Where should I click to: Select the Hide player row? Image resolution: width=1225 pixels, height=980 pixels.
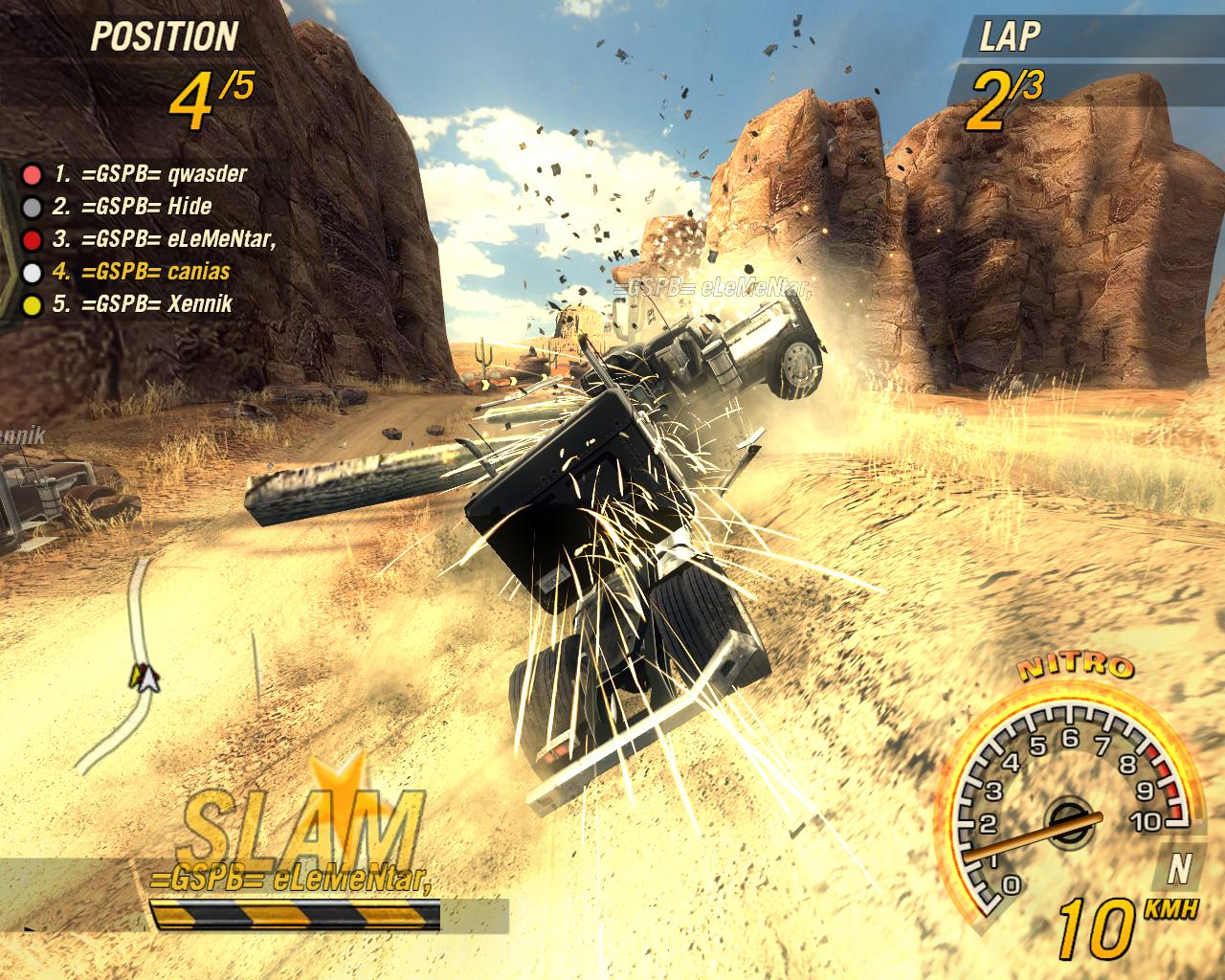(x=133, y=207)
